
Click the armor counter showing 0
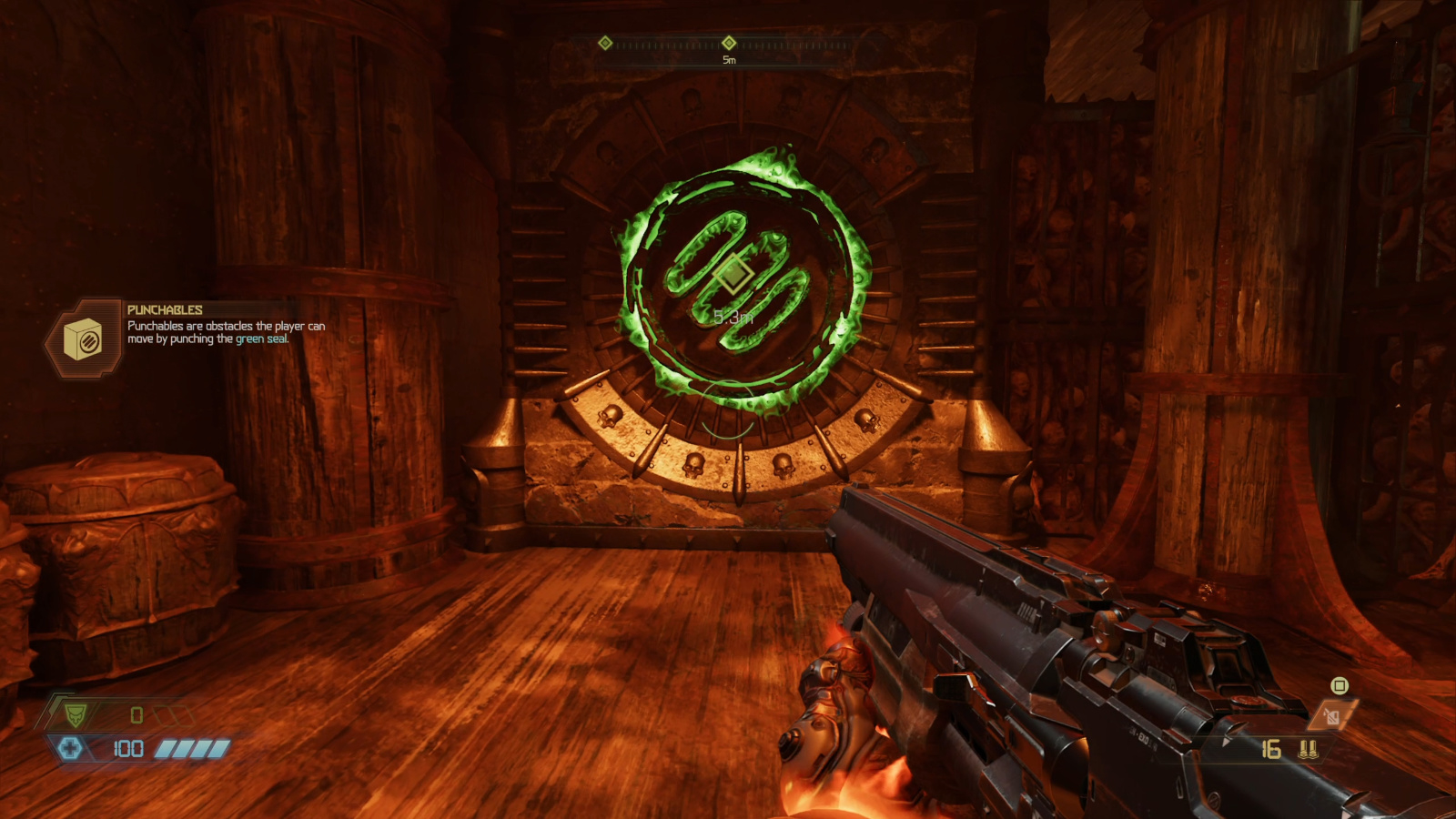pos(135,715)
